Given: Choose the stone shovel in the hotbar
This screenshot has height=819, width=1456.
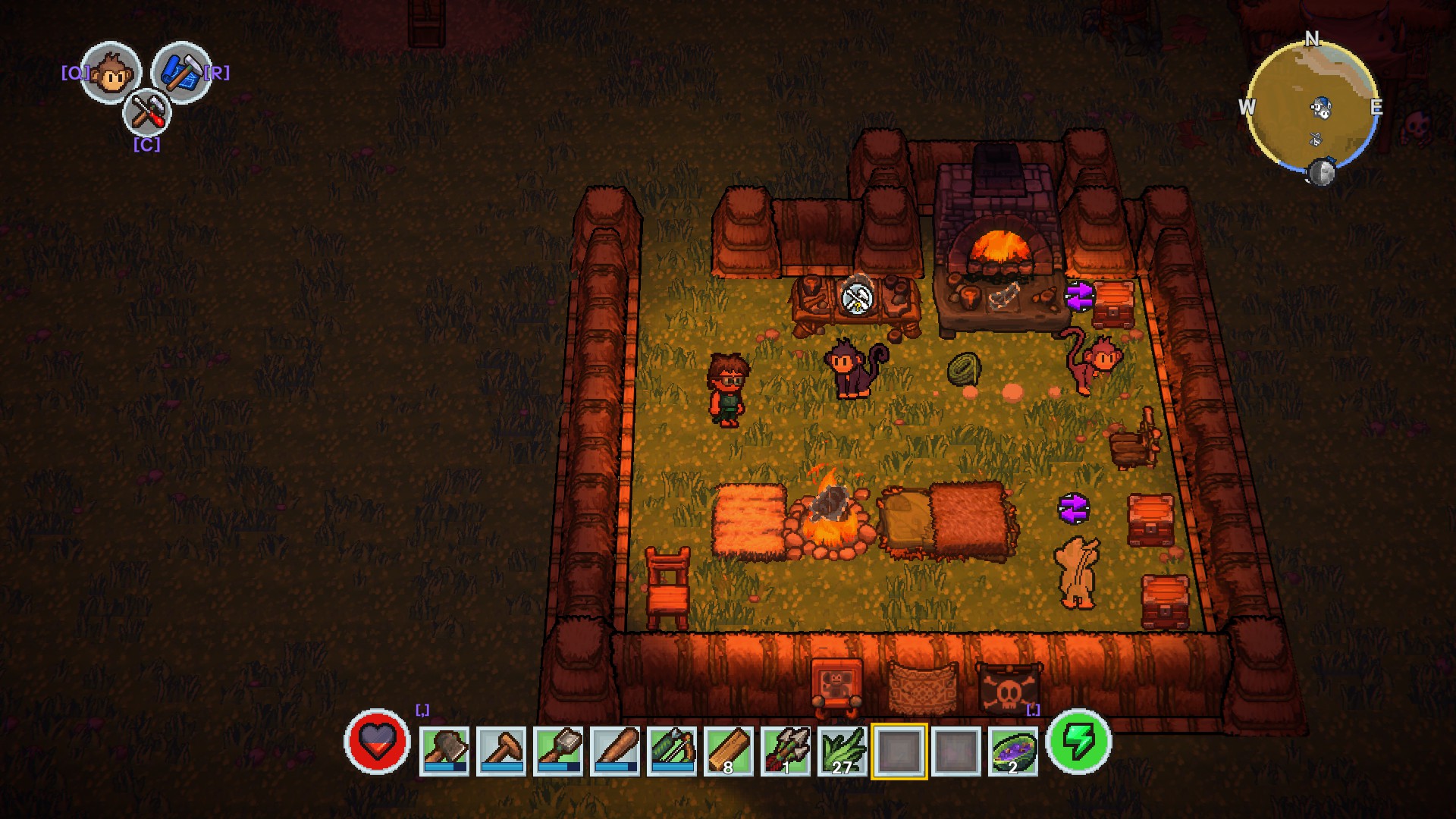Looking at the screenshot, I should 558,750.
